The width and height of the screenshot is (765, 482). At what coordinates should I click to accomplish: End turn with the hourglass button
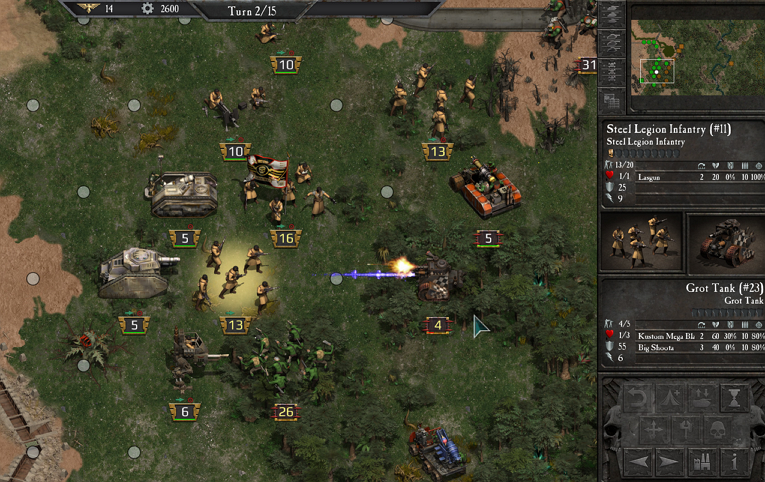coord(736,400)
